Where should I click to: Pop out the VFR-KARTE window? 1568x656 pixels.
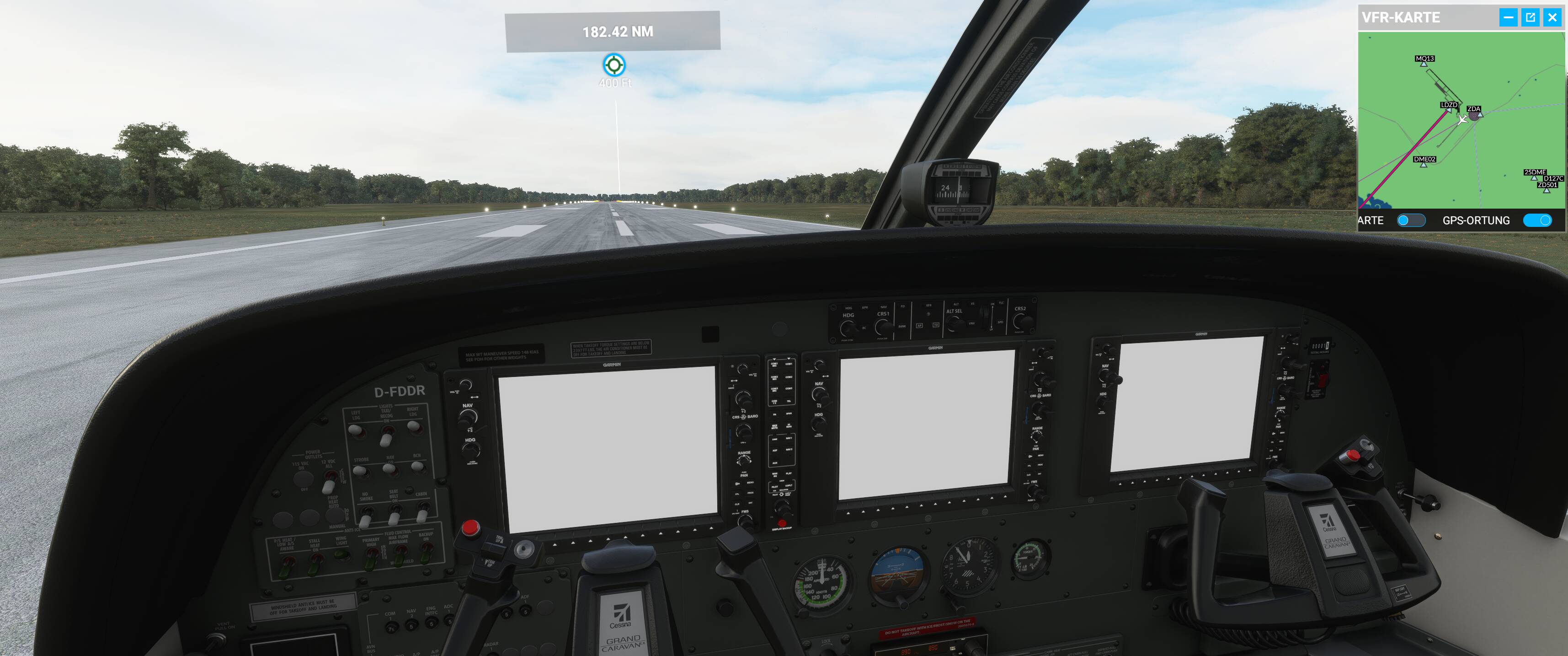1530,17
